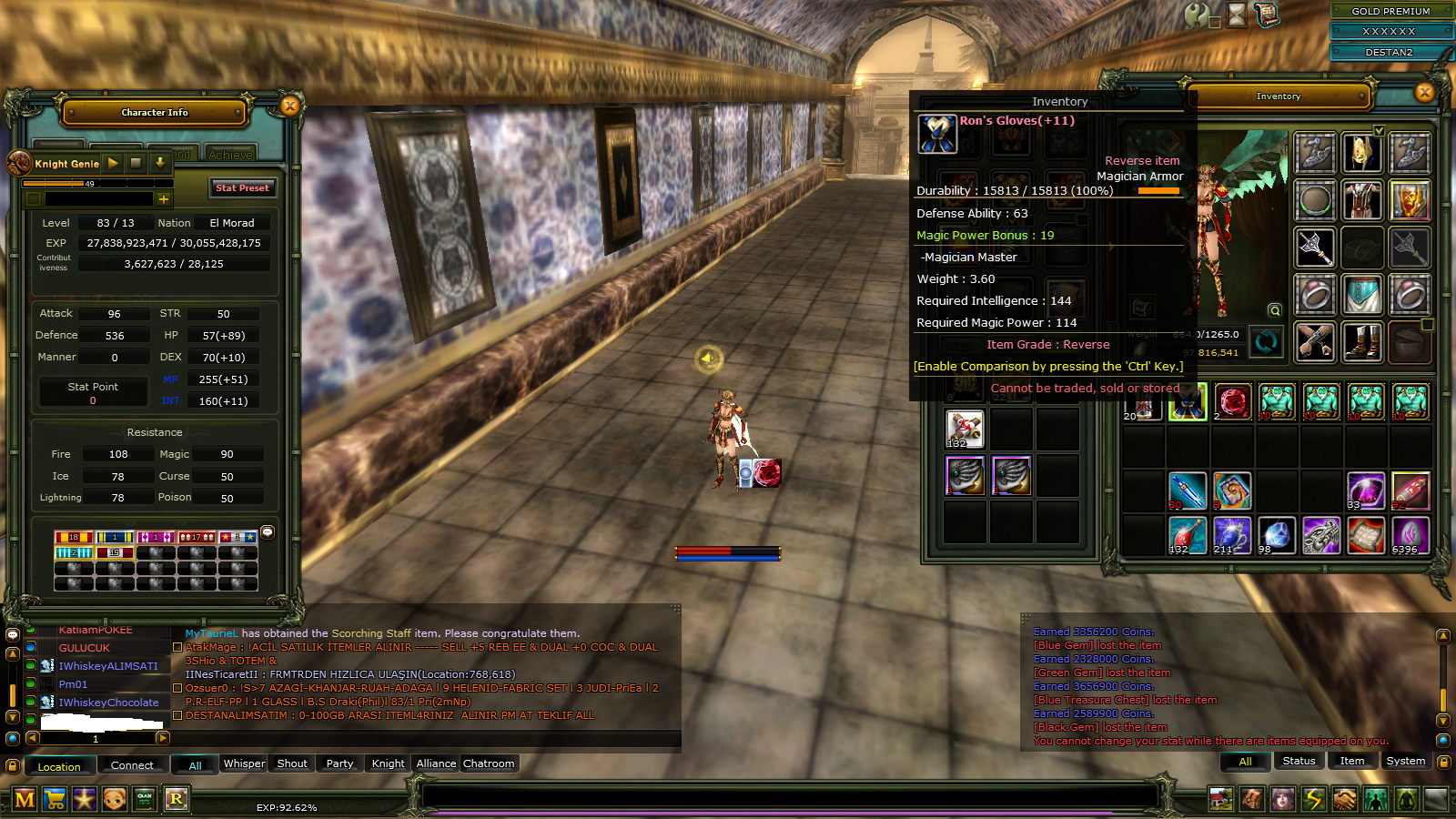The width and height of the screenshot is (1456, 819).
Task: Click the Connect button at the bottom
Action: tap(133, 765)
